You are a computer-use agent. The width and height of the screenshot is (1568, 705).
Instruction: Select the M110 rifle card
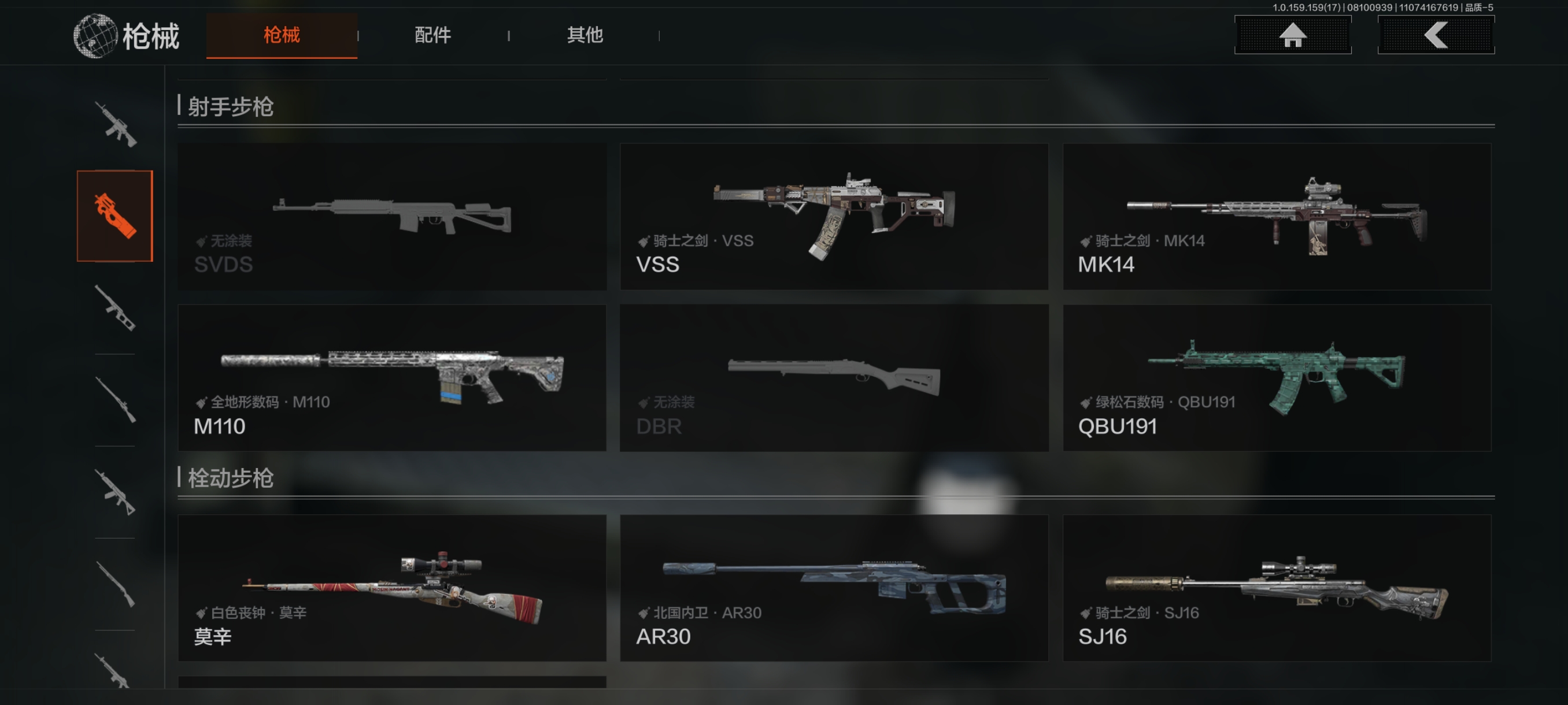[392, 378]
